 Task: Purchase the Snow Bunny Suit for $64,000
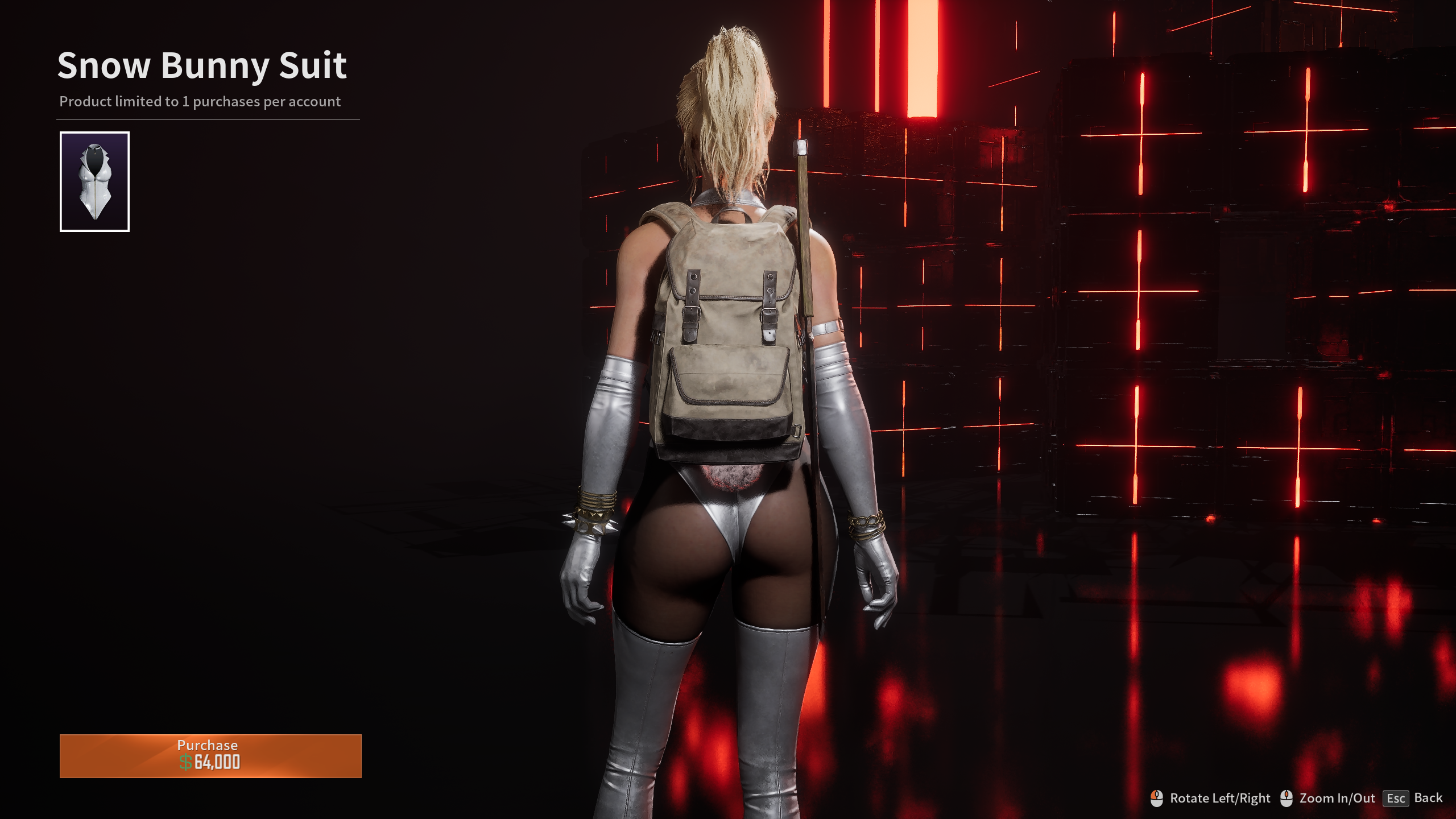(210, 755)
